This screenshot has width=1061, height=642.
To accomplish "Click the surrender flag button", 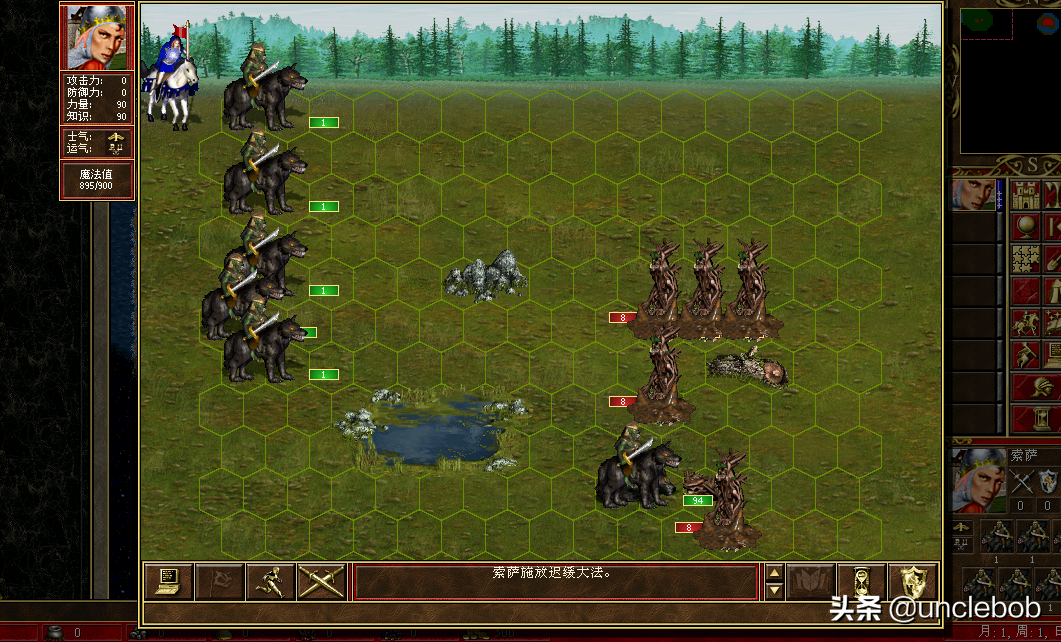I will click(x=219, y=582).
